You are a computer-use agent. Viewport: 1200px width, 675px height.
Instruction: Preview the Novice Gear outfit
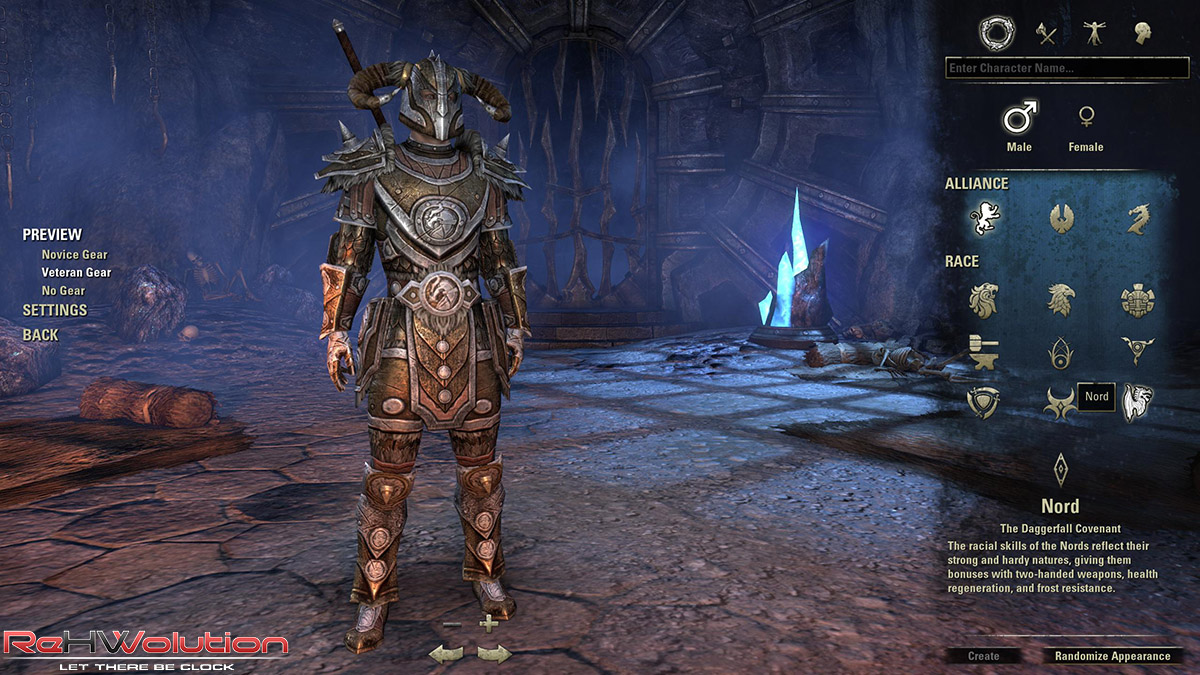point(74,255)
